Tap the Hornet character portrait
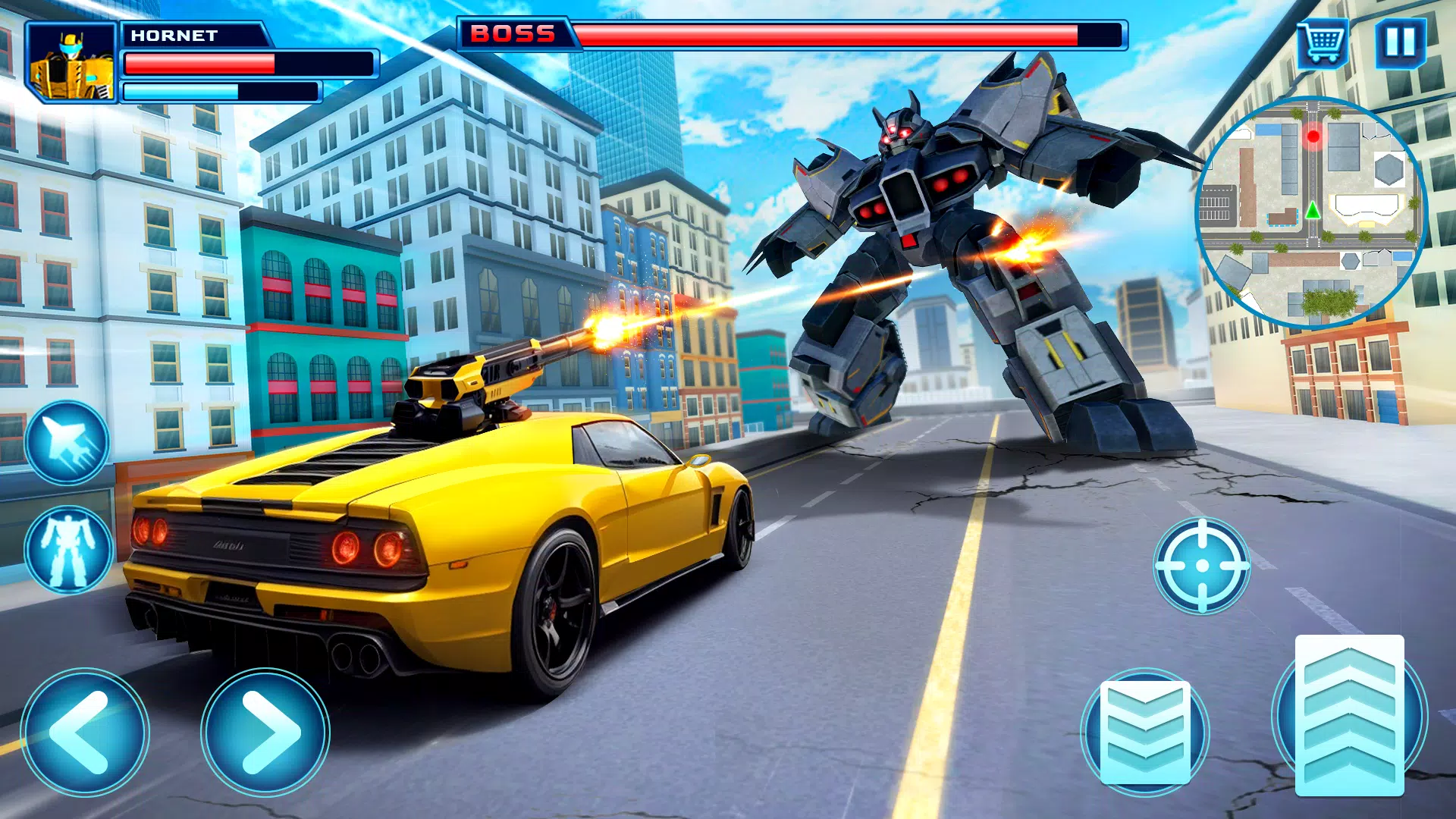Image resolution: width=1456 pixels, height=819 pixels. click(x=72, y=61)
